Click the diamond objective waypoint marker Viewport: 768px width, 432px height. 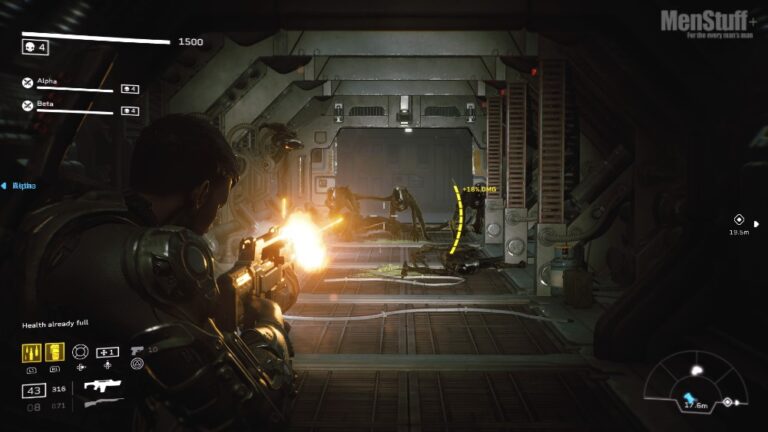[739, 219]
